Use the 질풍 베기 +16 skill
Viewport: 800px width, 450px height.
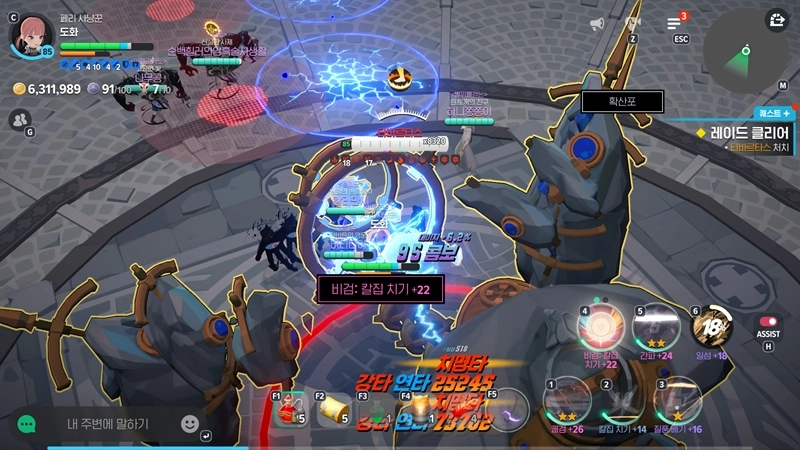[677, 402]
